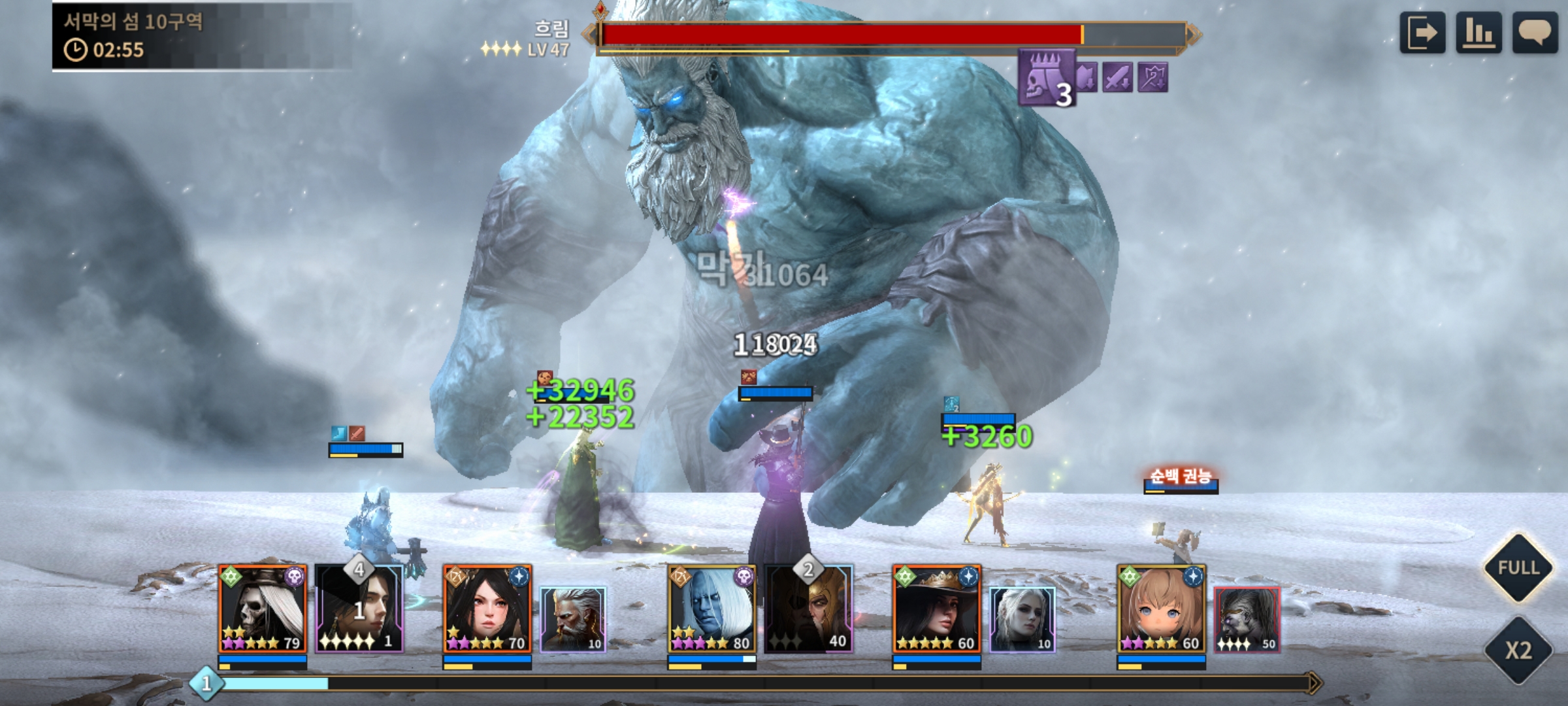Exit the battle via the exit icon

1422,33
